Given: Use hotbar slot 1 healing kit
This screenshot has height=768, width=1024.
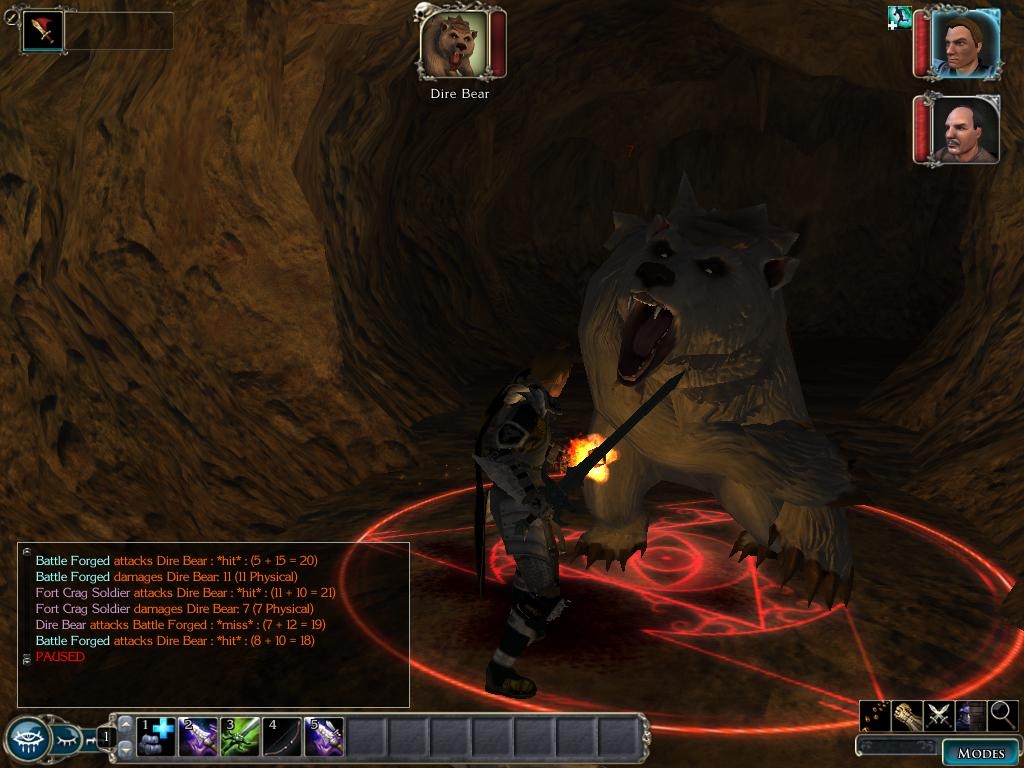Looking at the screenshot, I should point(156,737).
